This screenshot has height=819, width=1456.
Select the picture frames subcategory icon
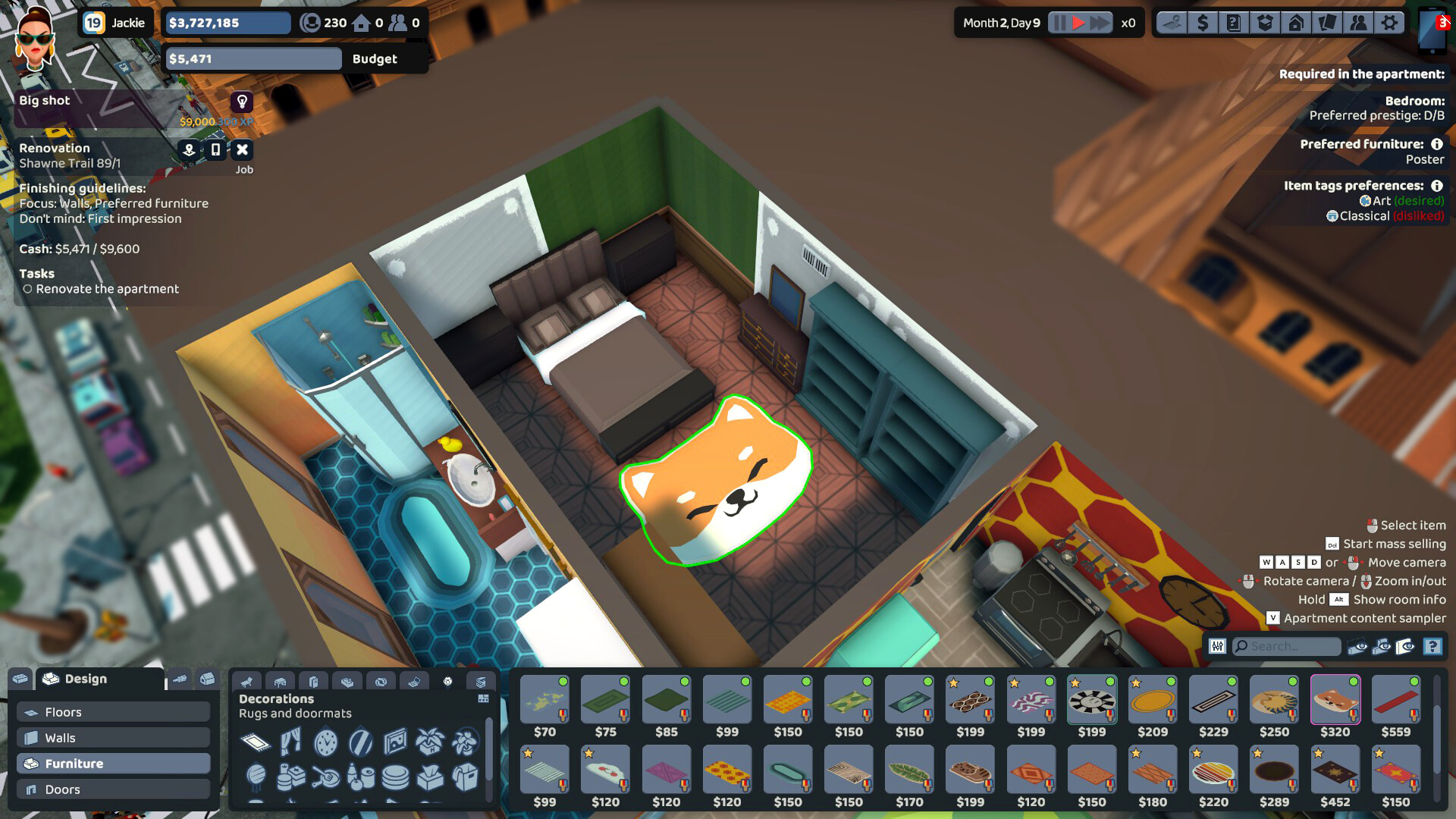click(395, 742)
